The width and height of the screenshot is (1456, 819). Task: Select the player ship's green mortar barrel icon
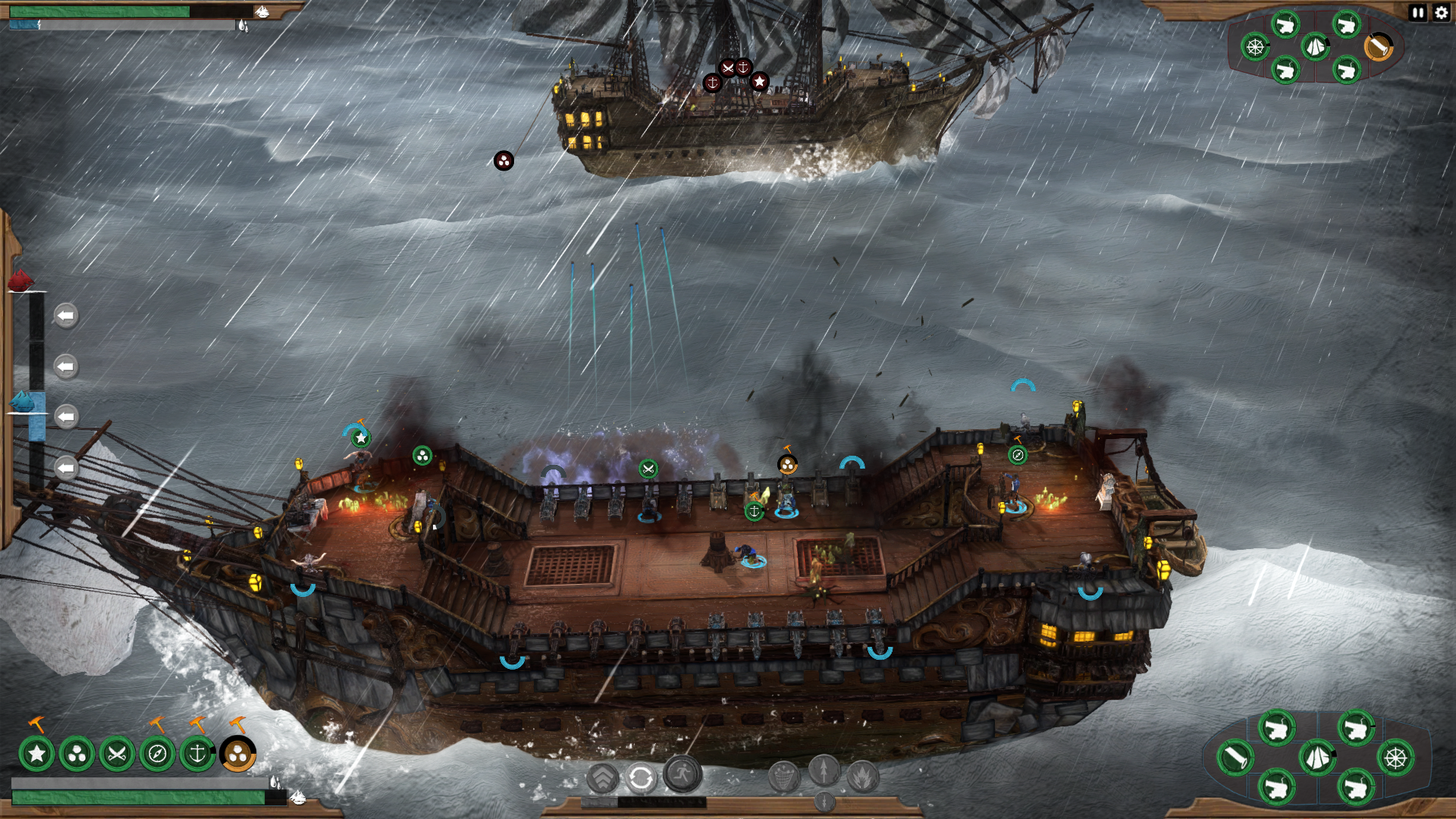tap(1235, 757)
